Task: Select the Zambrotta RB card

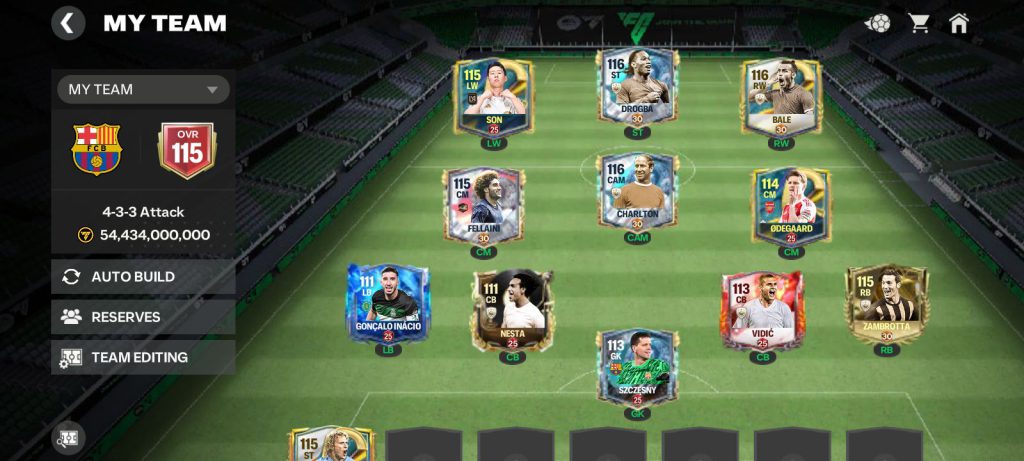Action: 886,303
